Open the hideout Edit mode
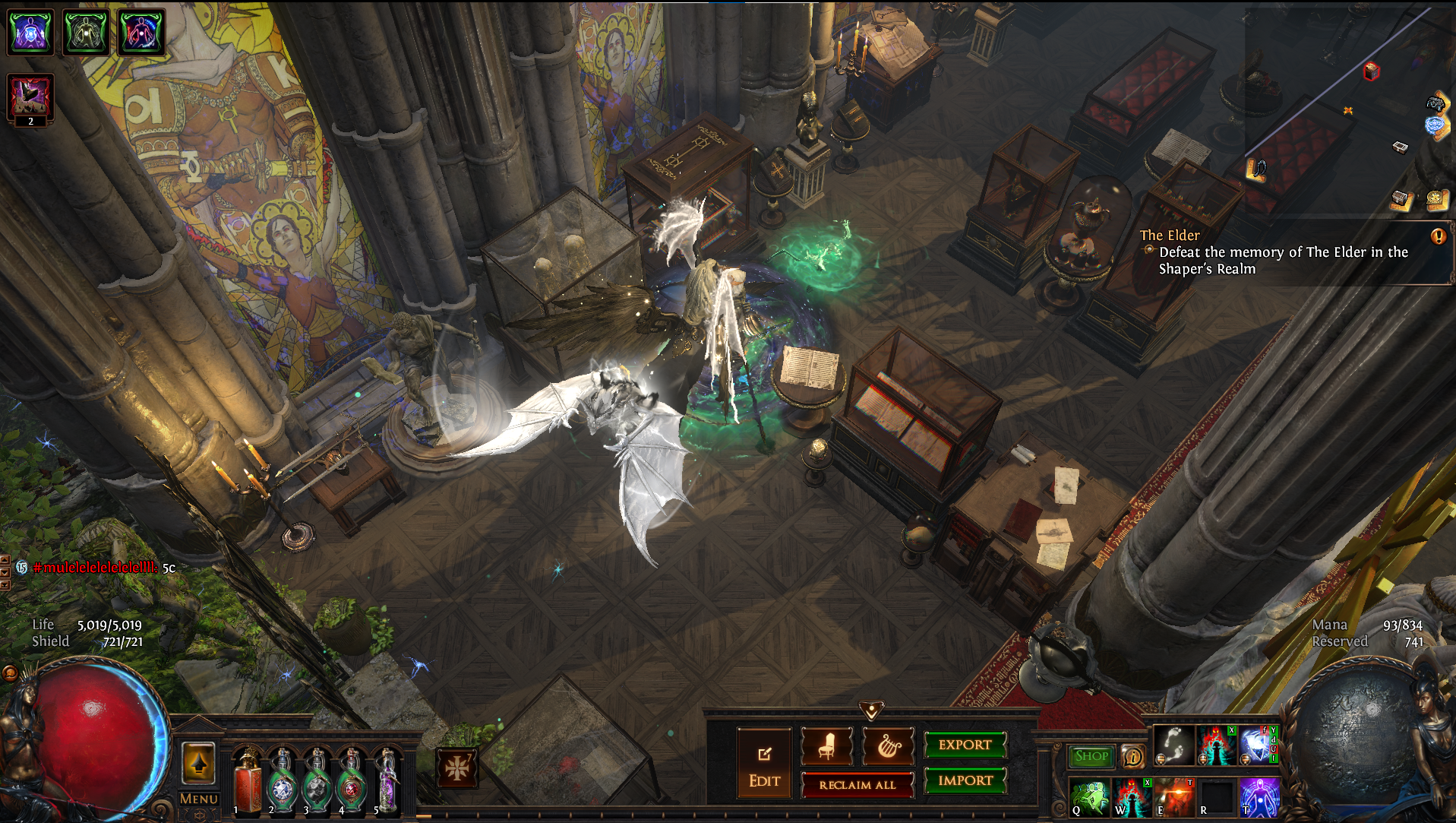Image resolution: width=1456 pixels, height=823 pixels. (x=764, y=764)
